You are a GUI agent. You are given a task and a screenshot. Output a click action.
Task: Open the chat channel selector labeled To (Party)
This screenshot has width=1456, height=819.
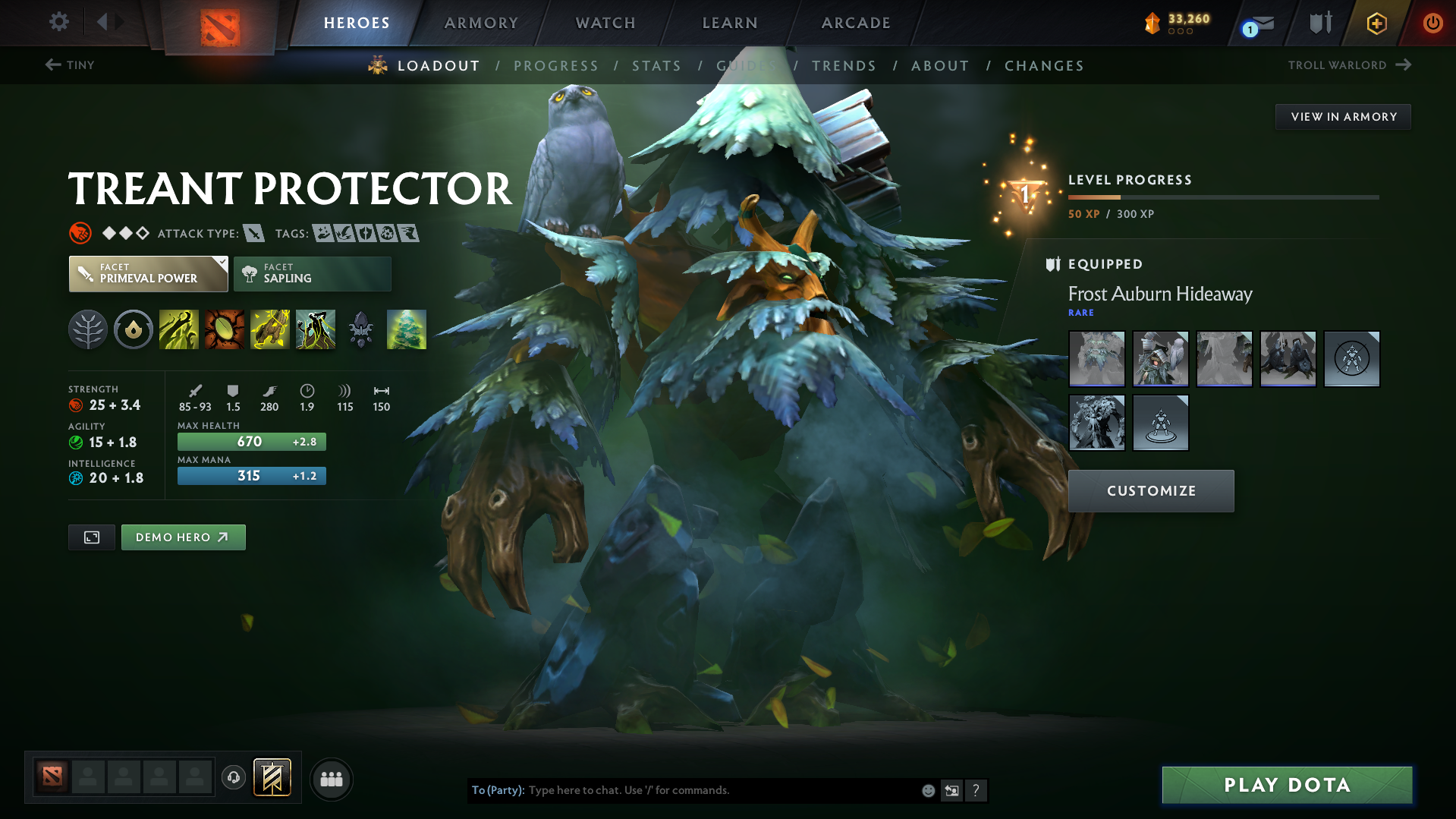[x=497, y=790]
